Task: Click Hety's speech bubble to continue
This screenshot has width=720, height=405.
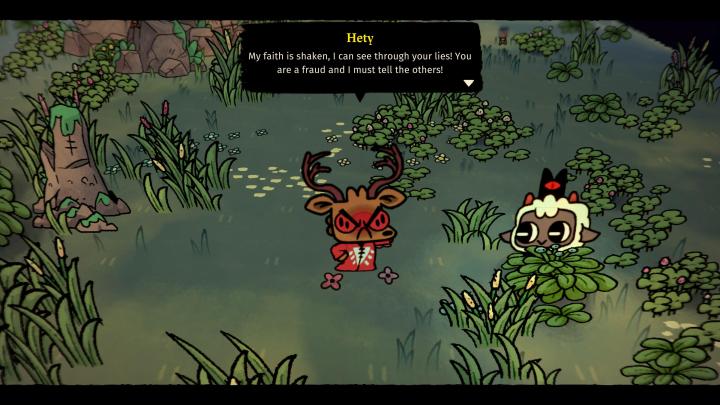Action: (x=360, y=60)
